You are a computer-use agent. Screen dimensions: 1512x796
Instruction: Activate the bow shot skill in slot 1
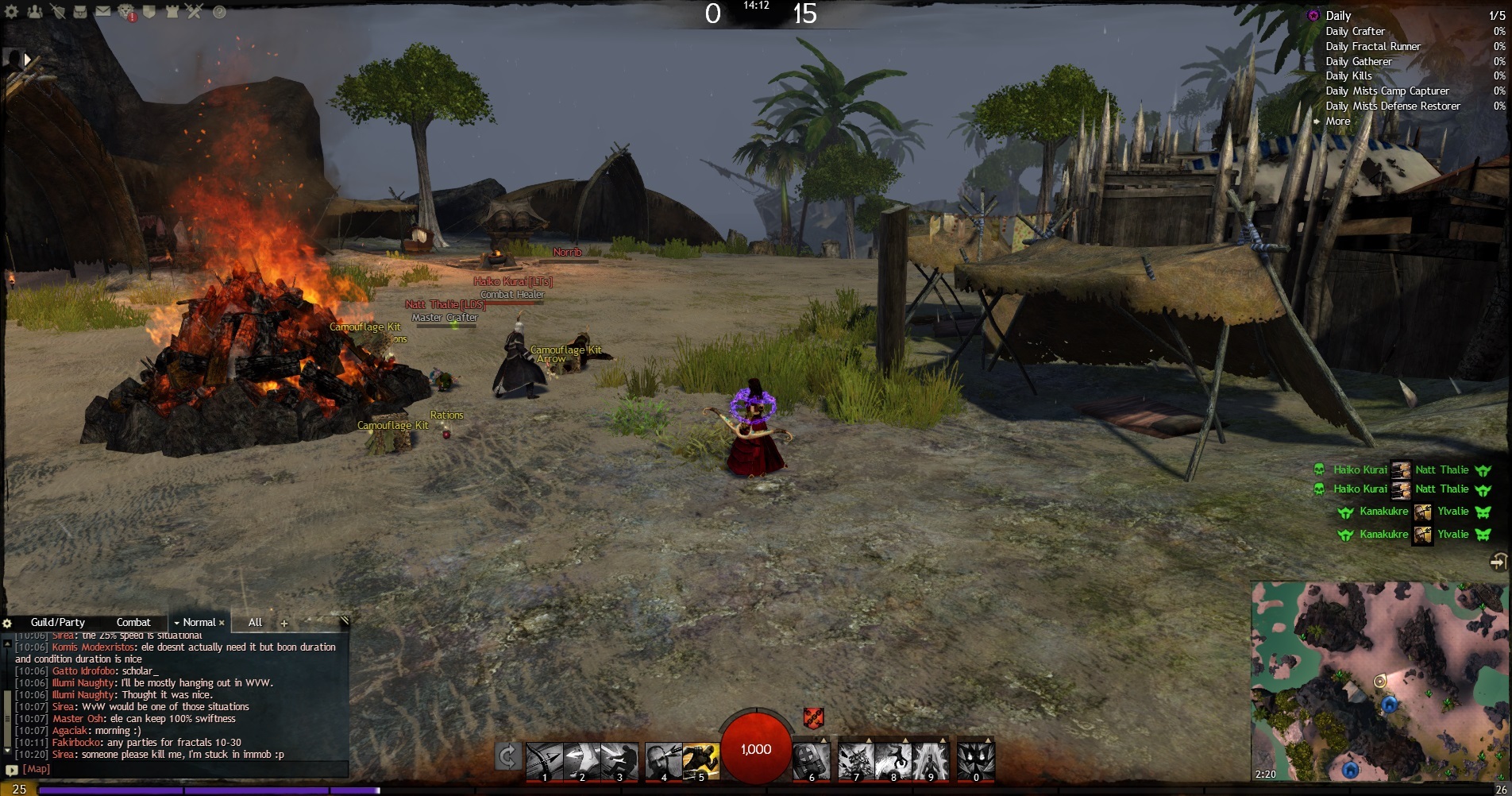[544, 761]
